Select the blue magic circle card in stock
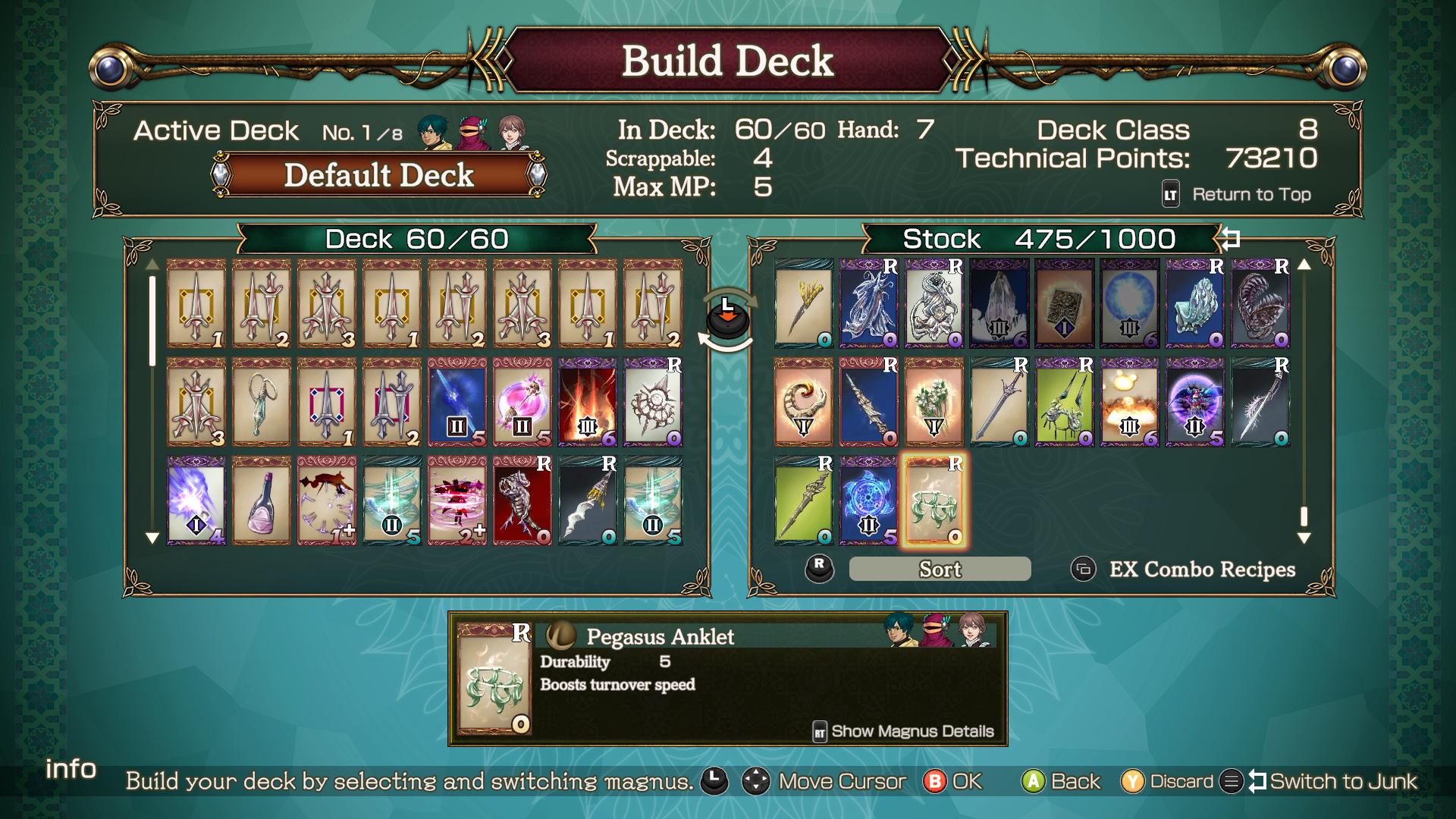Screen dimensions: 1456x819 (868, 500)
